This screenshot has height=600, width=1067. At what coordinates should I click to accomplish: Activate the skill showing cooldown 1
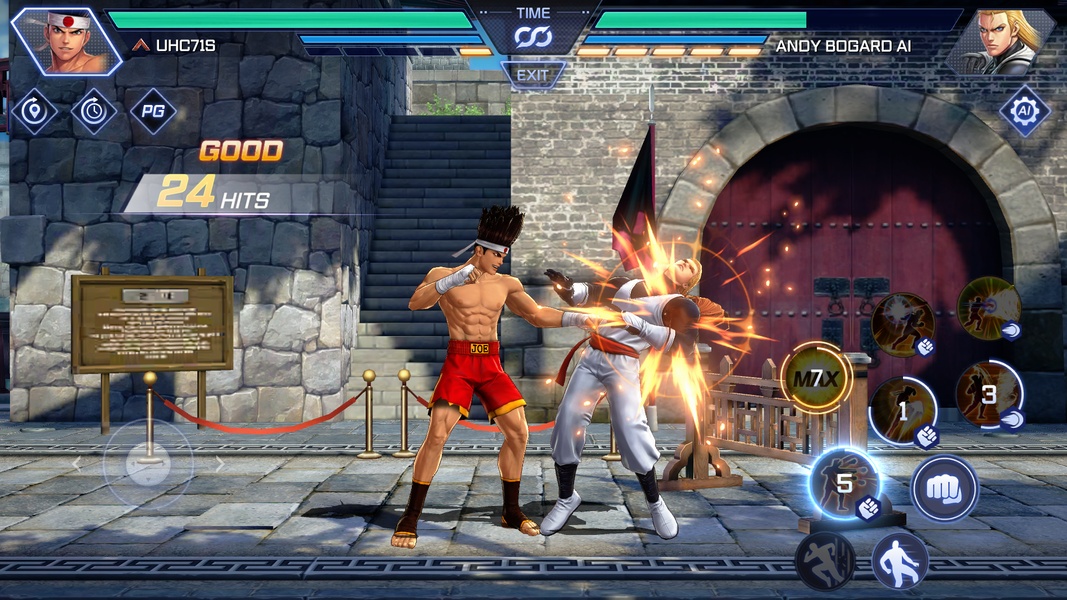point(902,410)
